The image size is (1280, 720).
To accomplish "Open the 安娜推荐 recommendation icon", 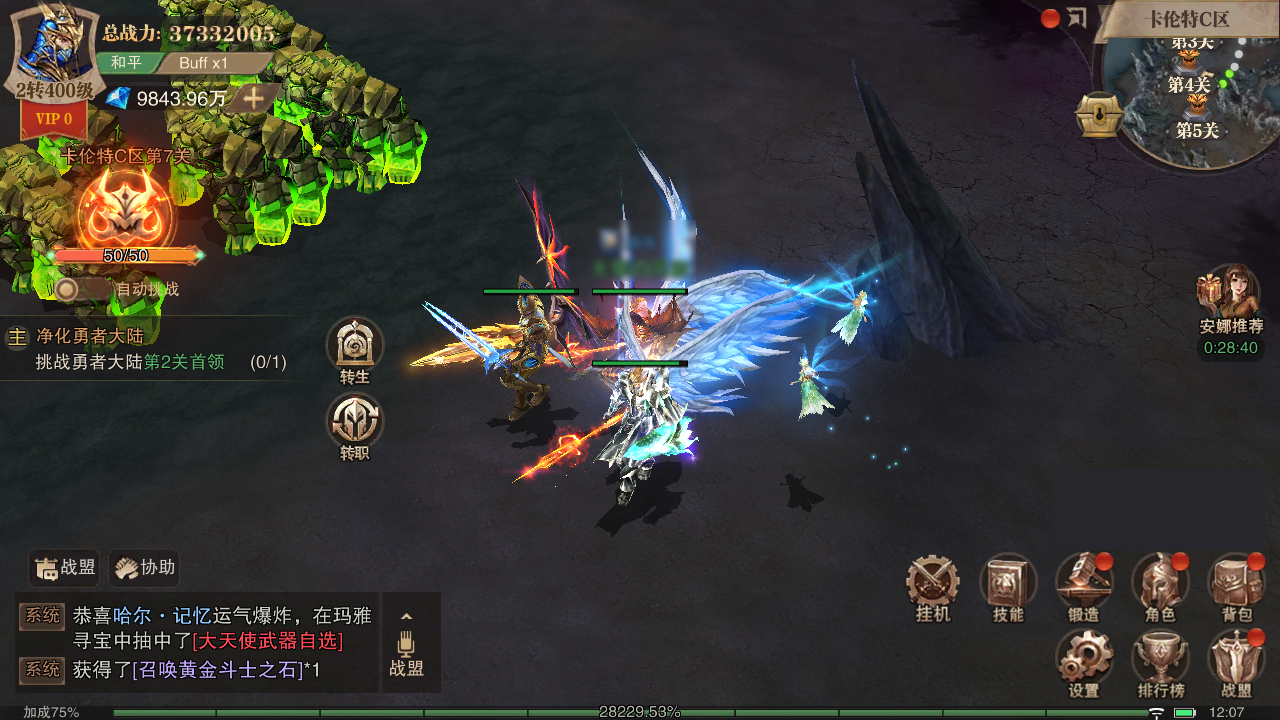I will 1229,293.
